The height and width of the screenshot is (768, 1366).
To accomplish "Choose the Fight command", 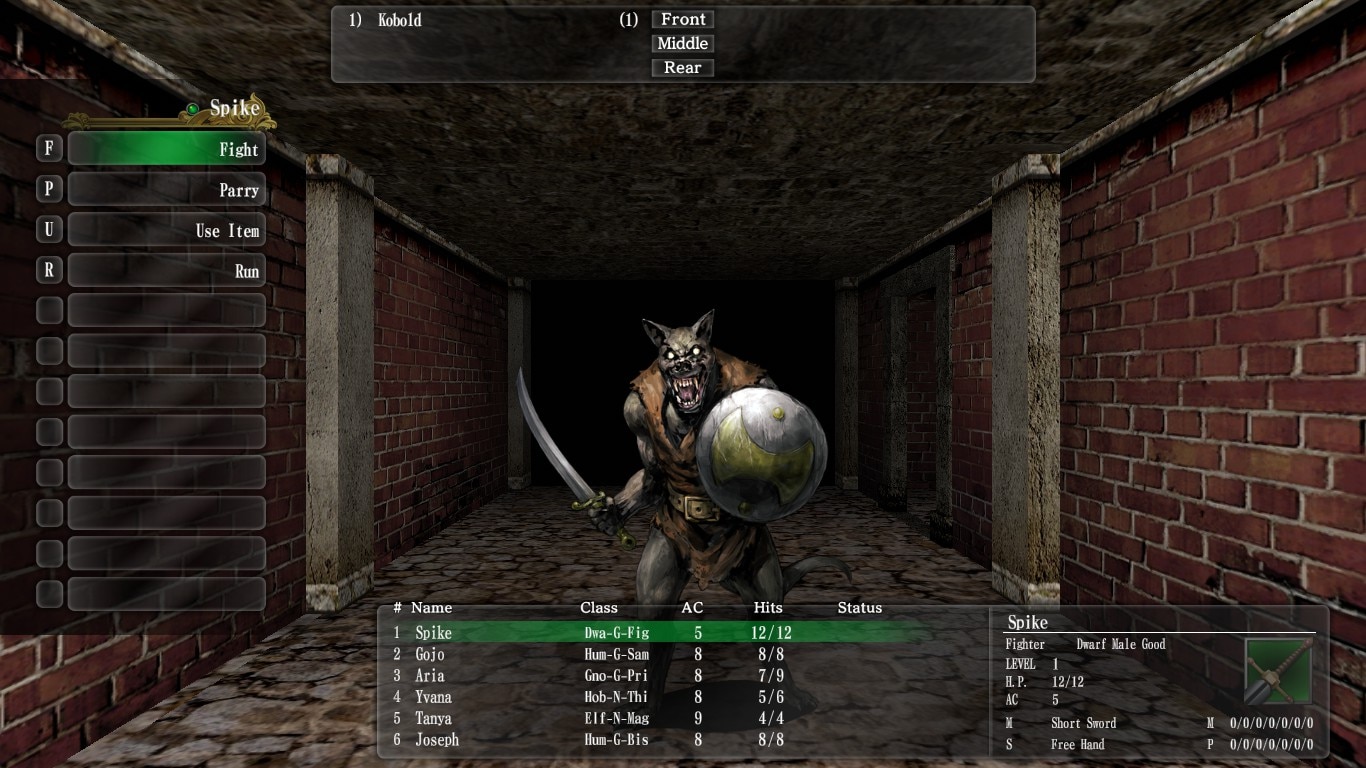I will click(x=166, y=149).
